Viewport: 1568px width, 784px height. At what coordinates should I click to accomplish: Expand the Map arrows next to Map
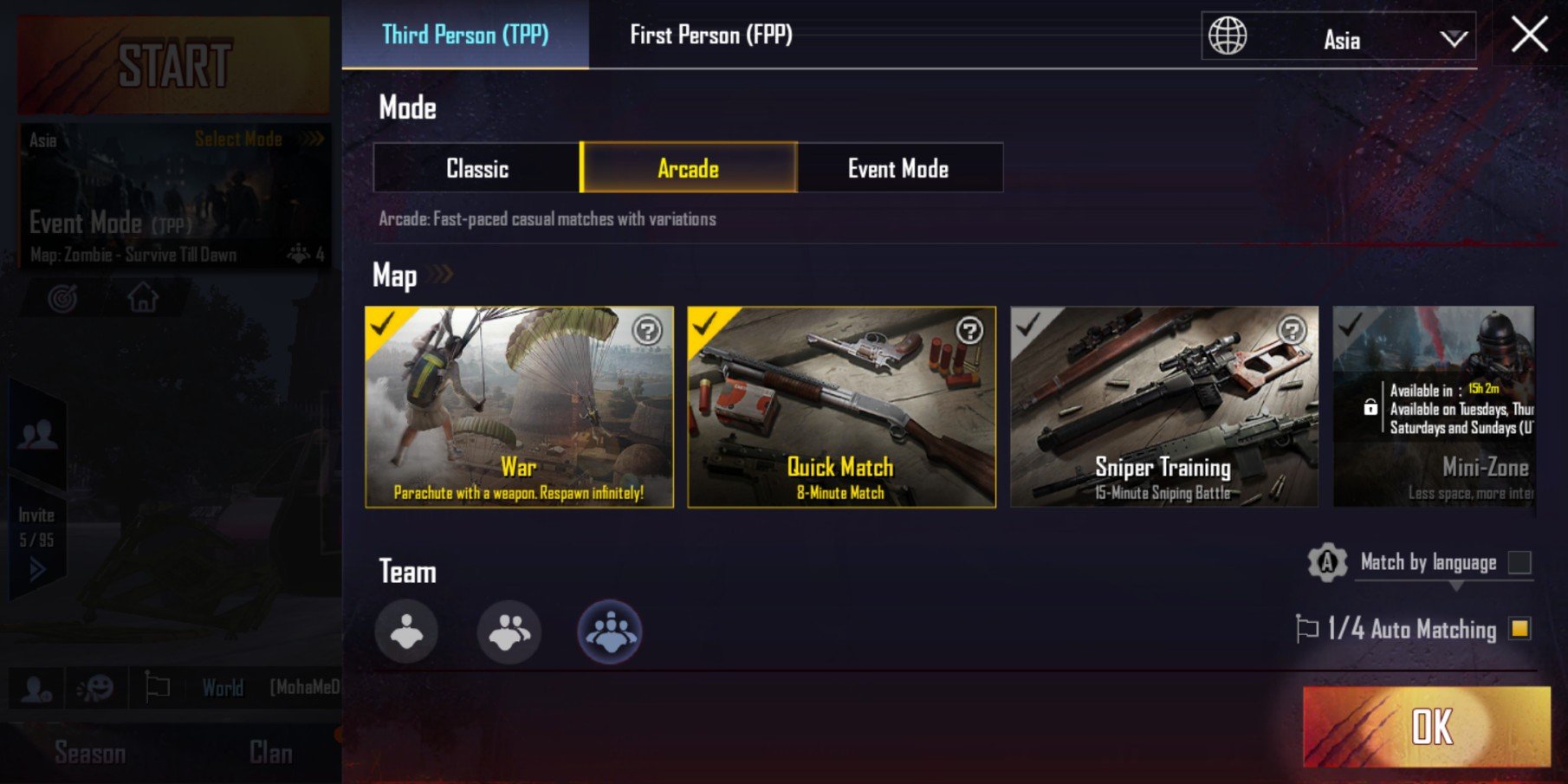(x=441, y=275)
